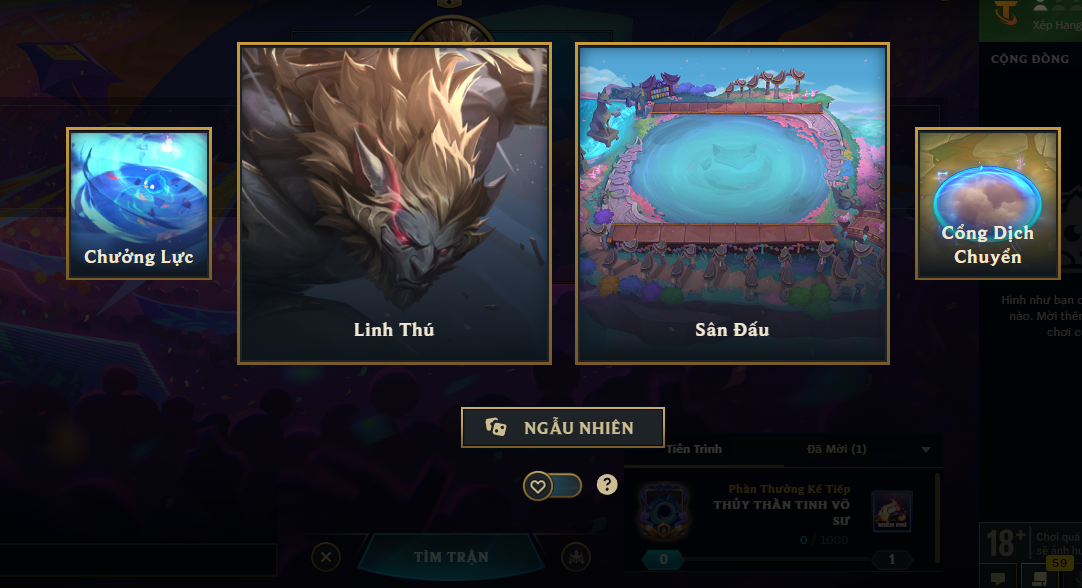Viewport: 1082px width, 588px height.
Task: Open the notes icon with 59 badge
Action: coord(1040,577)
